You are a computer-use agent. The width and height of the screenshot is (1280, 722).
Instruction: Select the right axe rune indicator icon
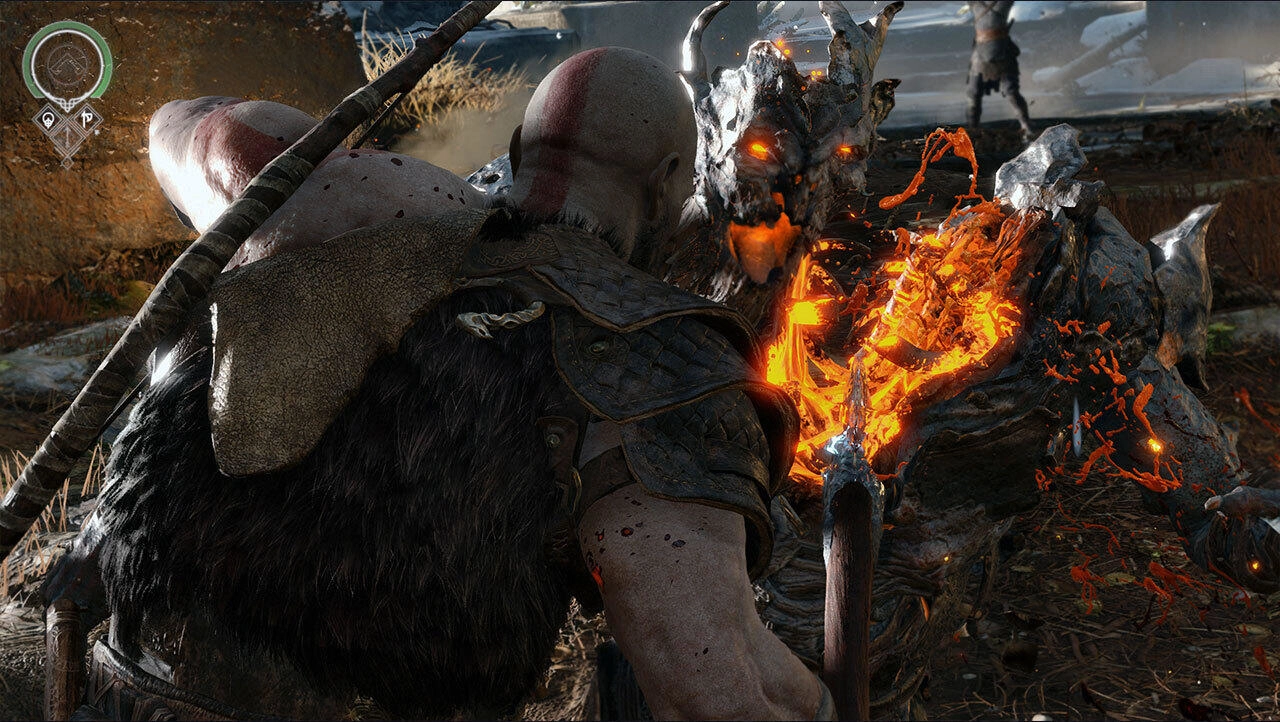point(88,118)
